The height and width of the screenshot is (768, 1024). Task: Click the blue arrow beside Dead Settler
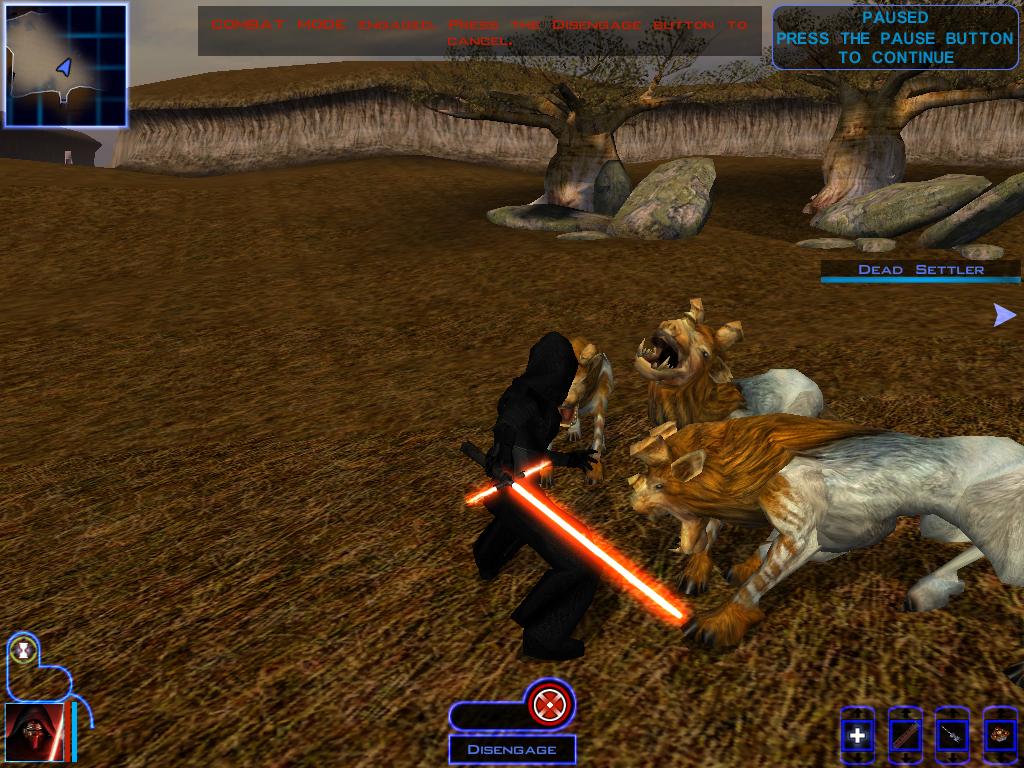[x=1004, y=316]
